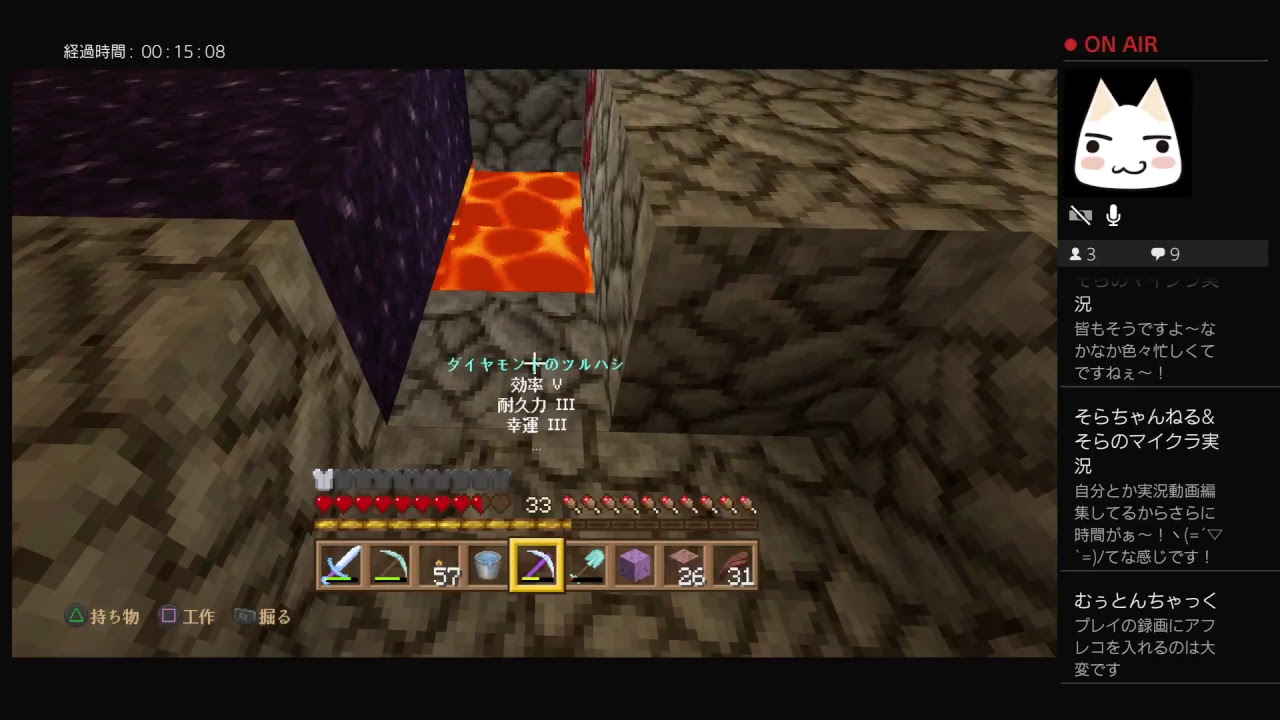Enable the camera on the broadcast bar
The width and height of the screenshot is (1280, 720).
pos(1081,215)
